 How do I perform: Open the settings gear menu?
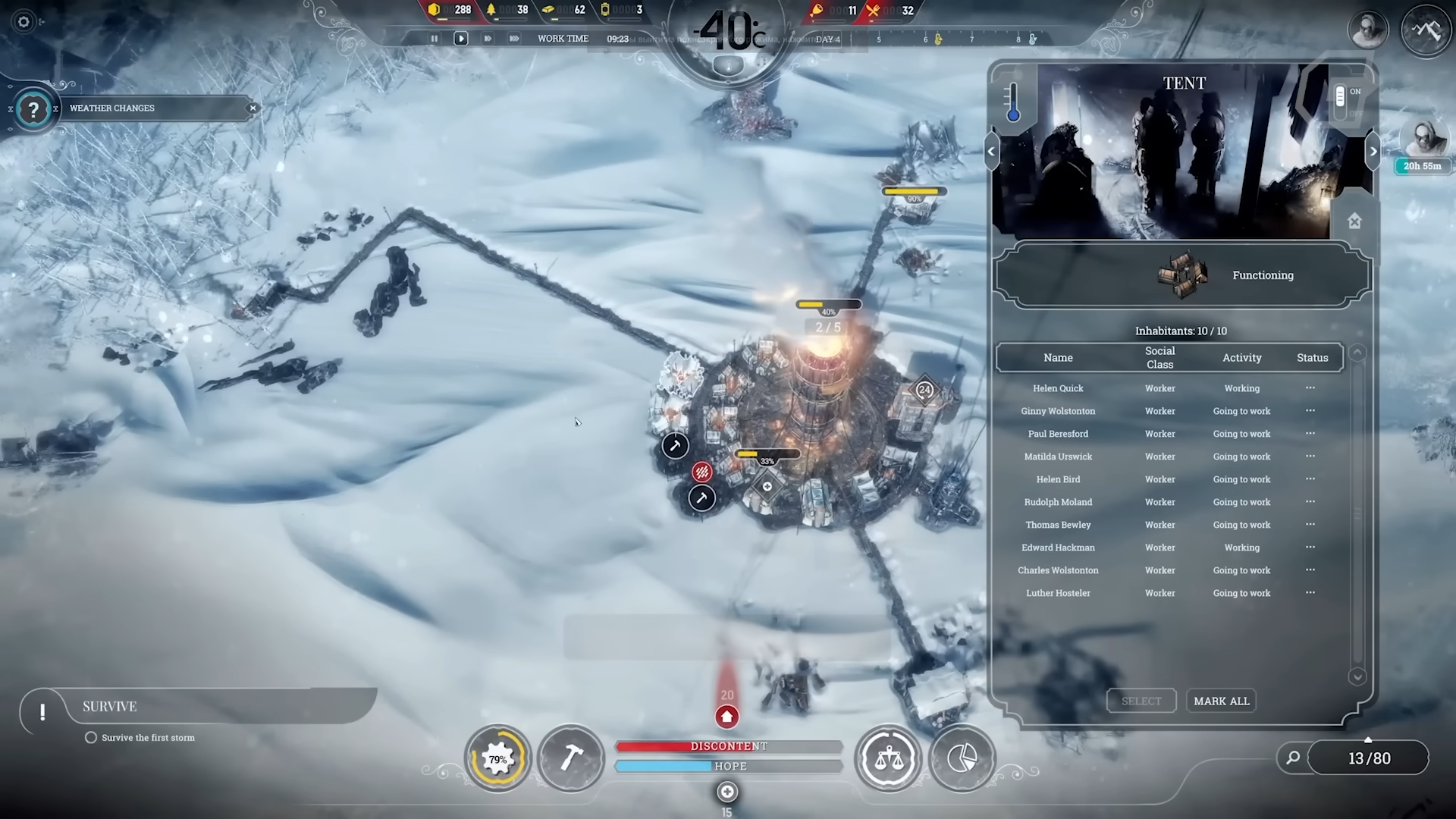pyautogui.click(x=24, y=22)
